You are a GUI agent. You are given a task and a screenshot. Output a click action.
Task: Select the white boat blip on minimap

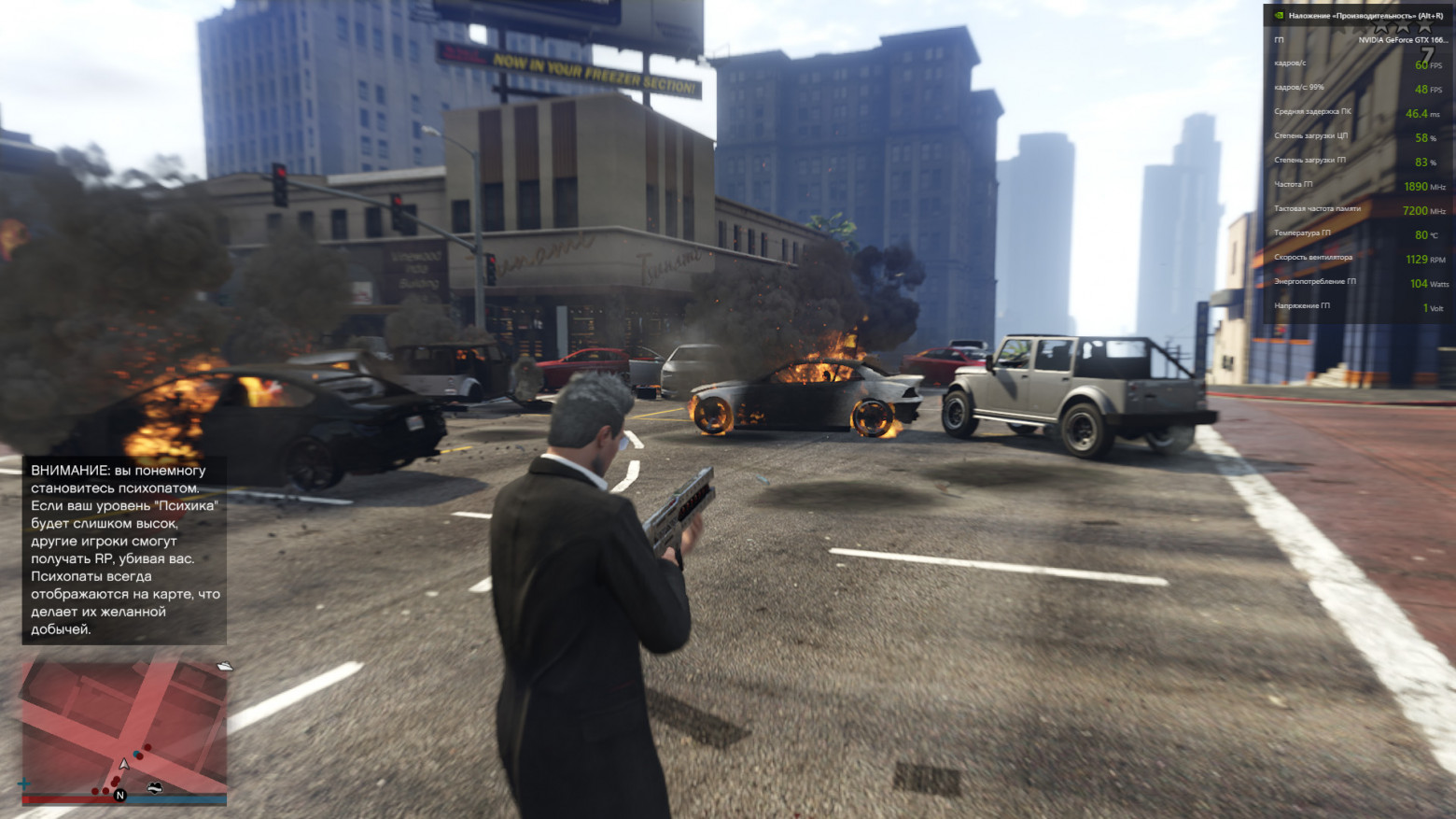(225, 666)
